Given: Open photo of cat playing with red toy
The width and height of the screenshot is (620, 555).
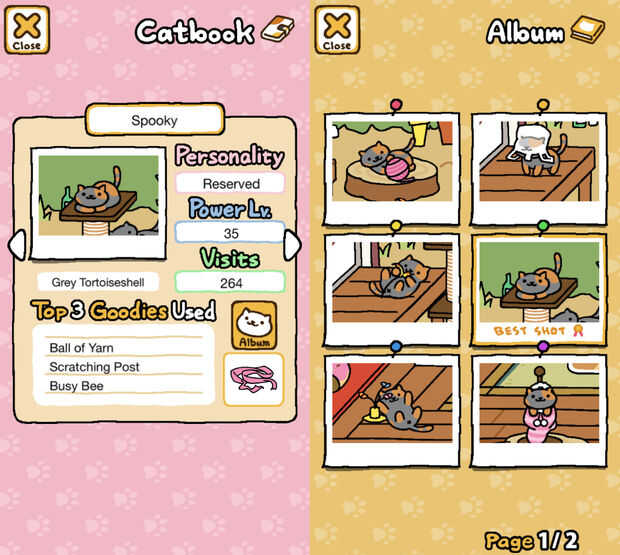Looking at the screenshot, I should point(392,404).
